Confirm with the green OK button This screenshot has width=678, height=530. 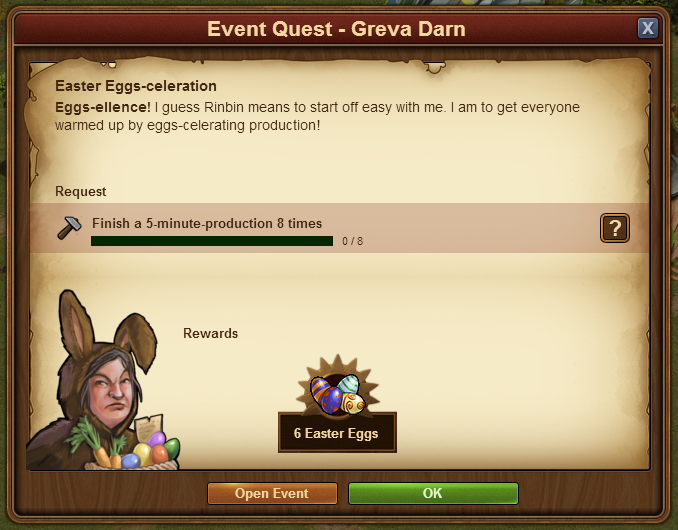pyautogui.click(x=432, y=493)
